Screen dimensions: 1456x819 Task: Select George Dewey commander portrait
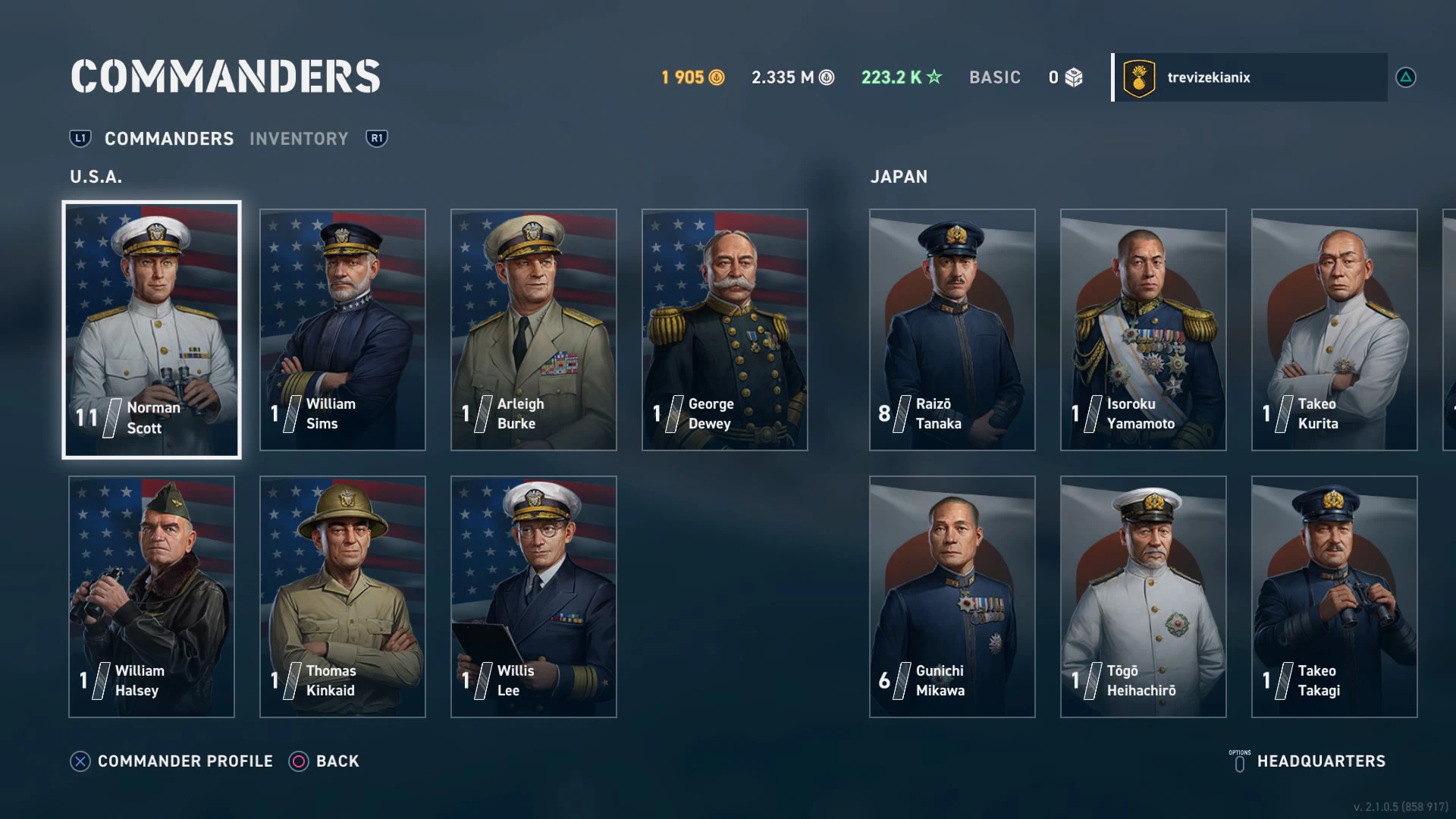725,330
